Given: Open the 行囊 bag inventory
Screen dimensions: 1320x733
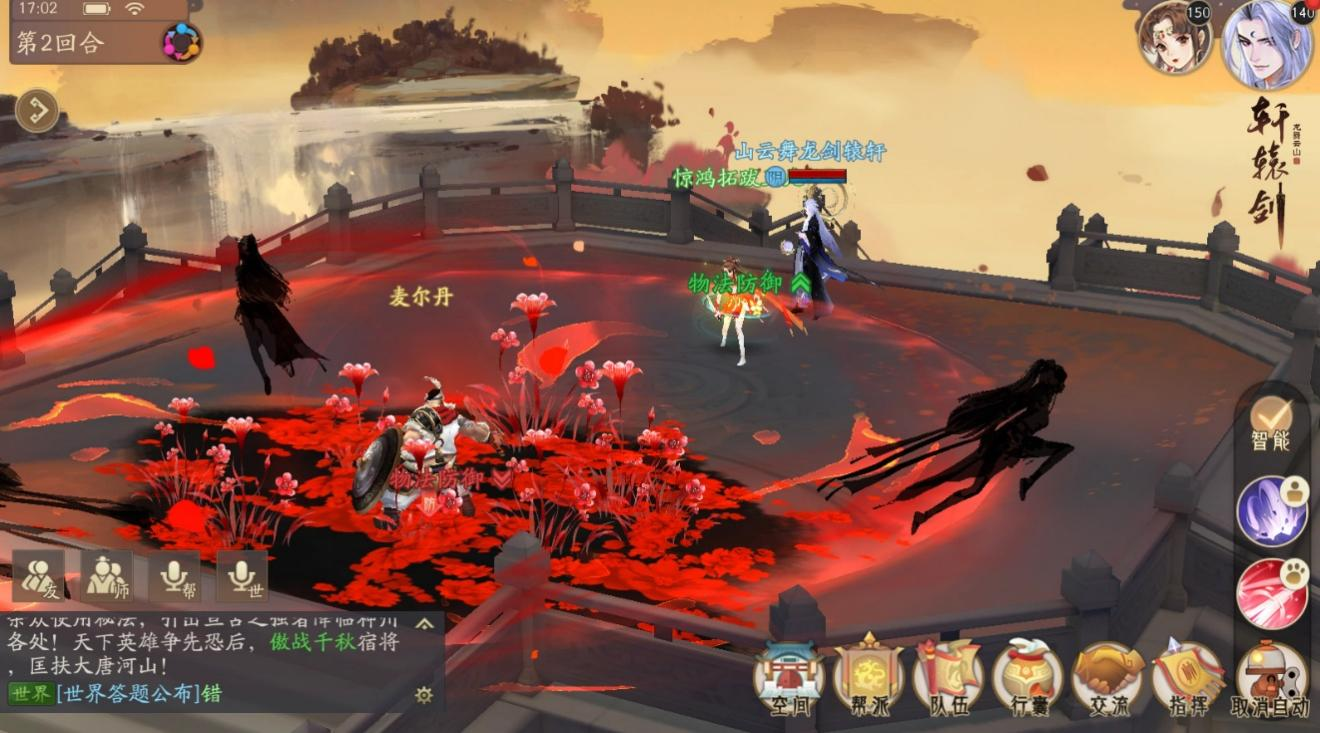Looking at the screenshot, I should [x=1028, y=676].
